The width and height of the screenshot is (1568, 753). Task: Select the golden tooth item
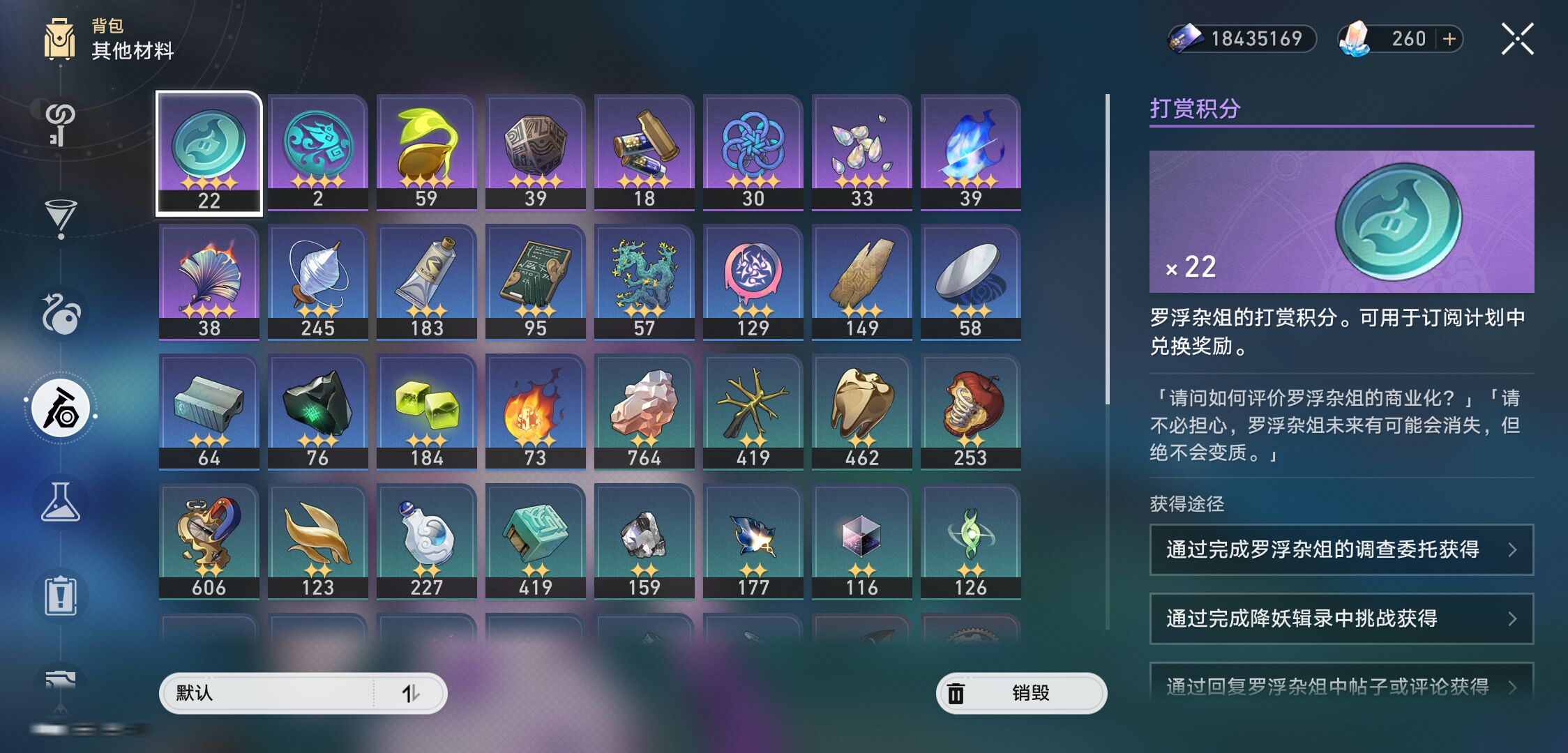coord(861,411)
